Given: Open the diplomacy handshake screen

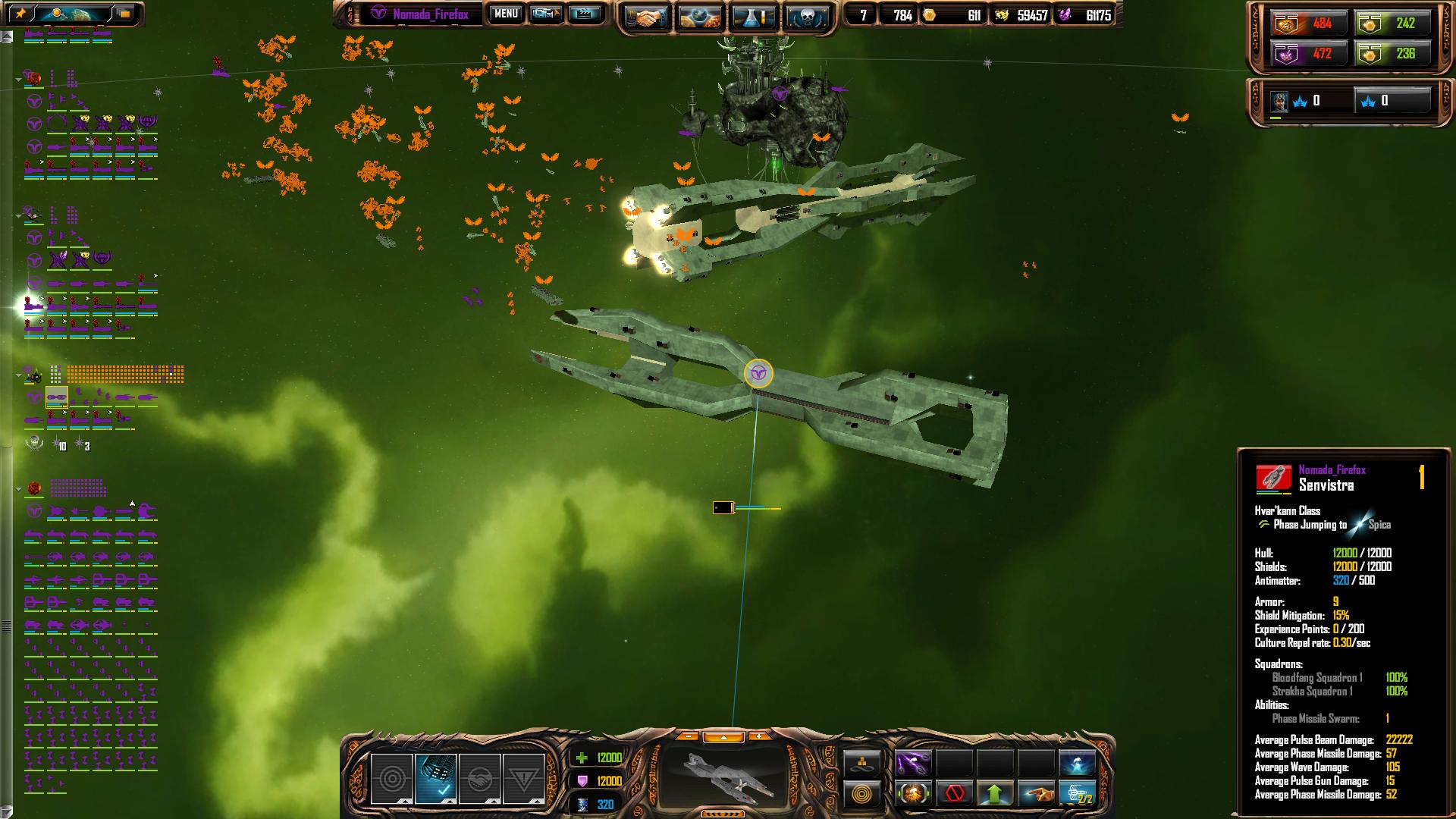Looking at the screenshot, I should (x=646, y=17).
